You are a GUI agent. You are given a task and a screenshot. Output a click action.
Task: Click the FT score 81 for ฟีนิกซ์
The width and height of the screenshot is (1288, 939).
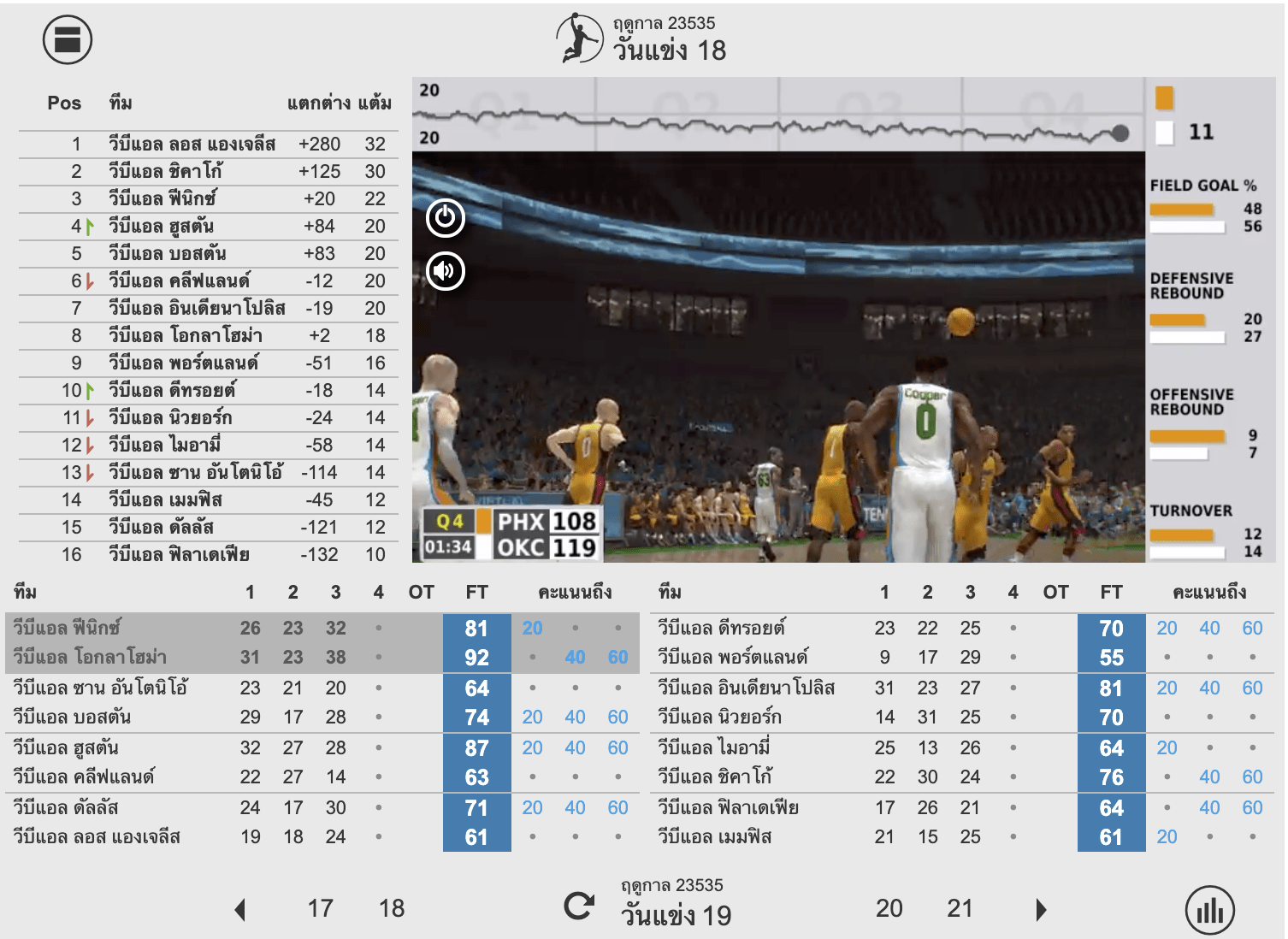(476, 628)
